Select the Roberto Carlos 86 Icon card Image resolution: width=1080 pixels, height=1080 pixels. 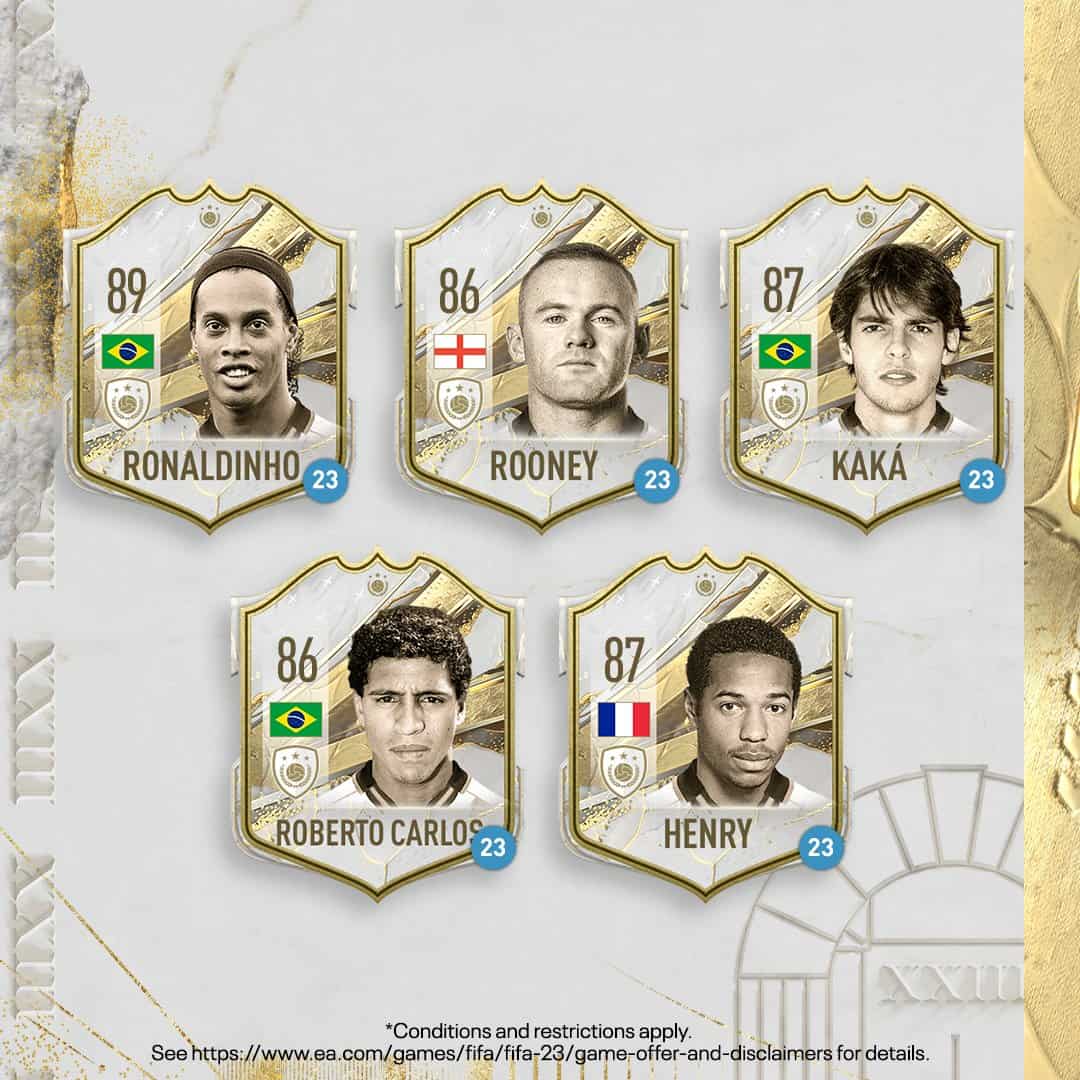click(377, 725)
